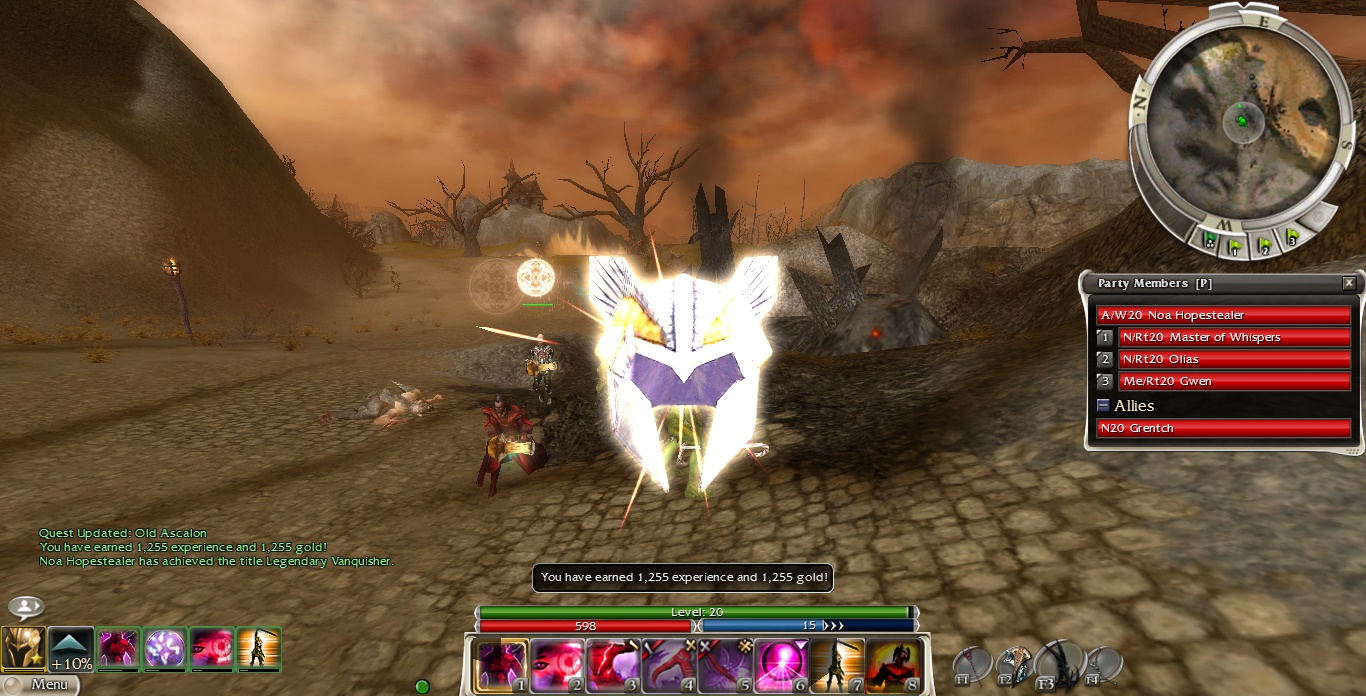Use the fiery red figure skill in slot 8

[893, 666]
